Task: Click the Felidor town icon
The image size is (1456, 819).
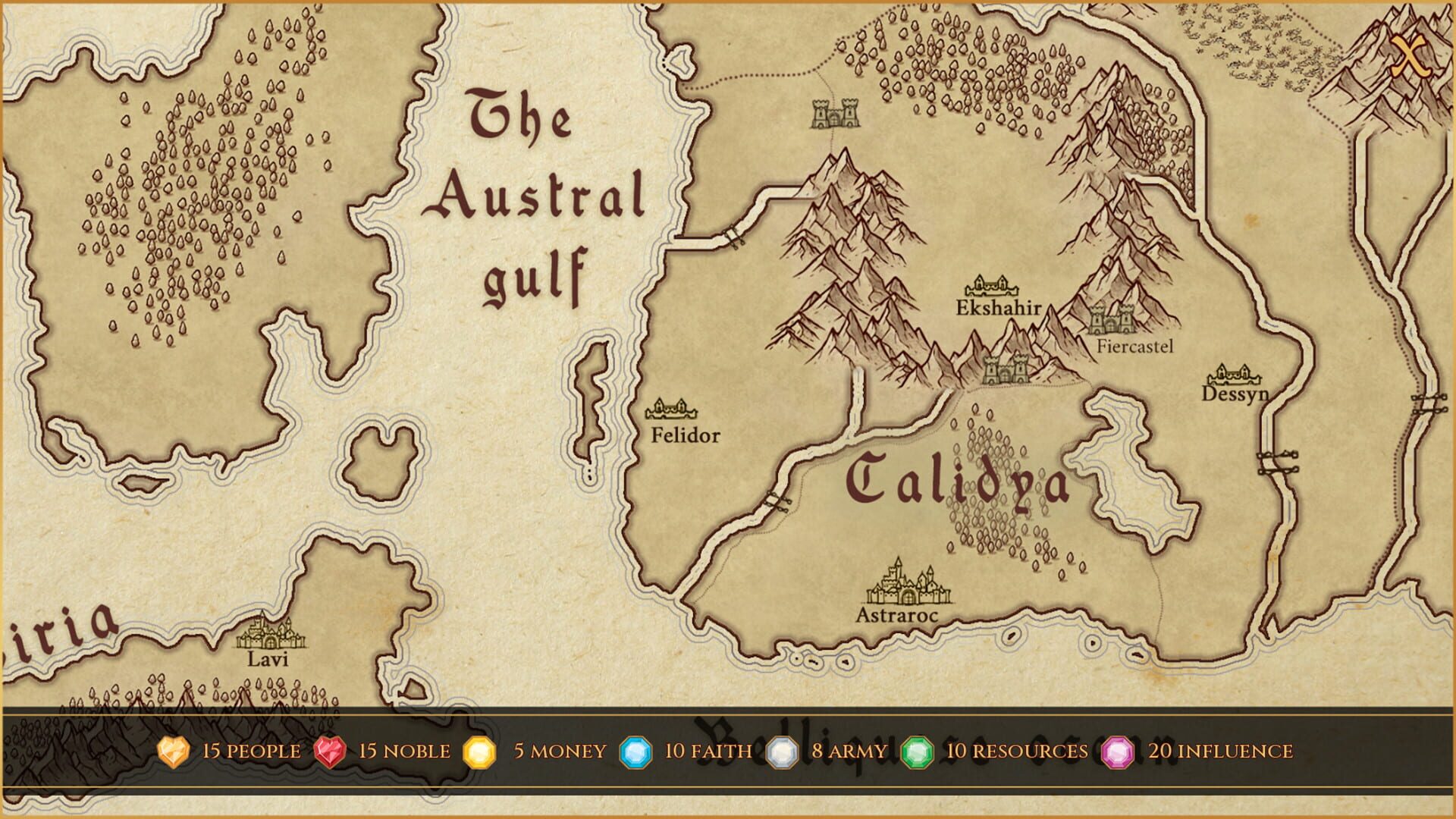Action: click(x=671, y=409)
